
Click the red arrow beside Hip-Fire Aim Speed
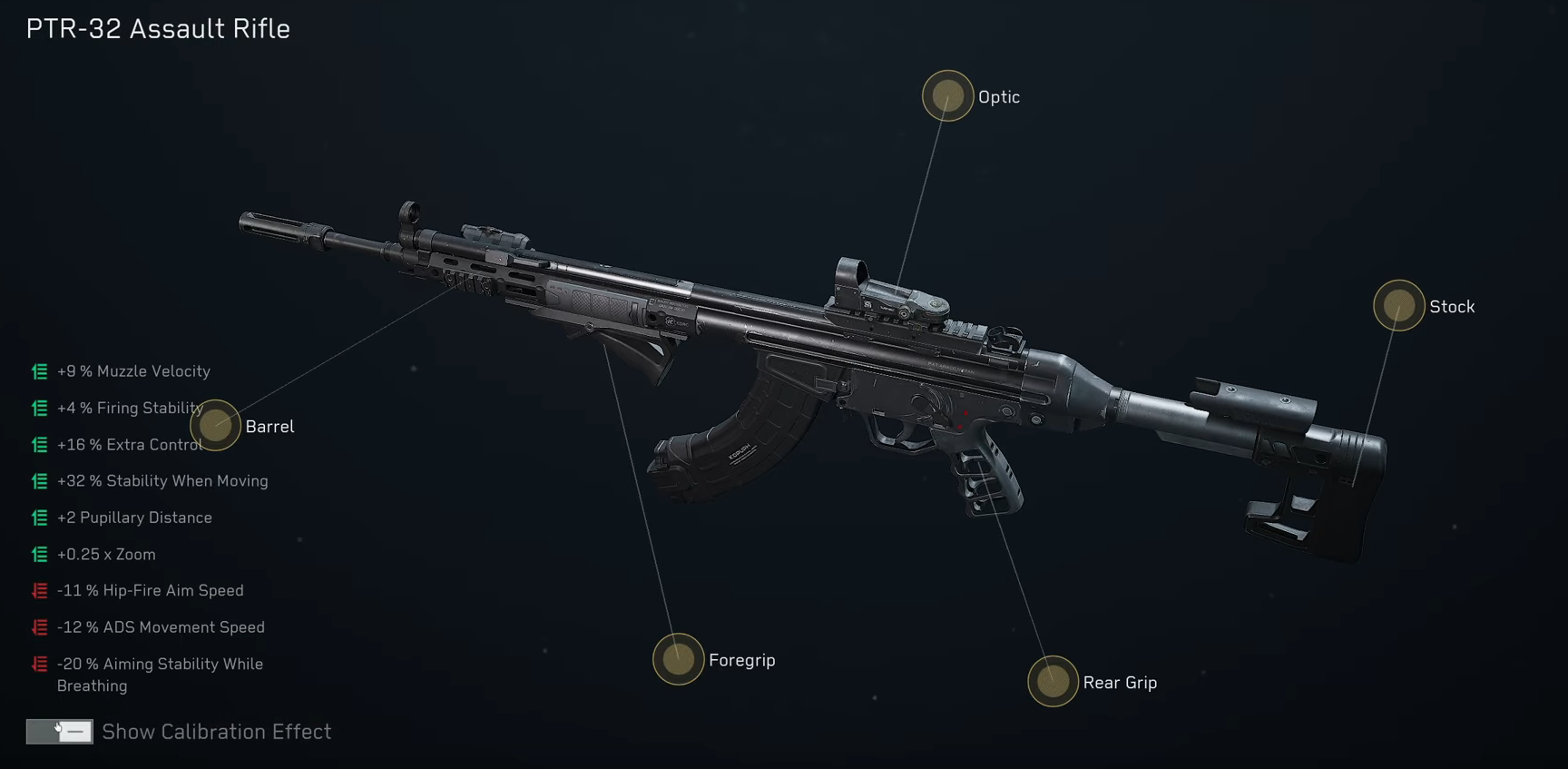click(x=38, y=590)
